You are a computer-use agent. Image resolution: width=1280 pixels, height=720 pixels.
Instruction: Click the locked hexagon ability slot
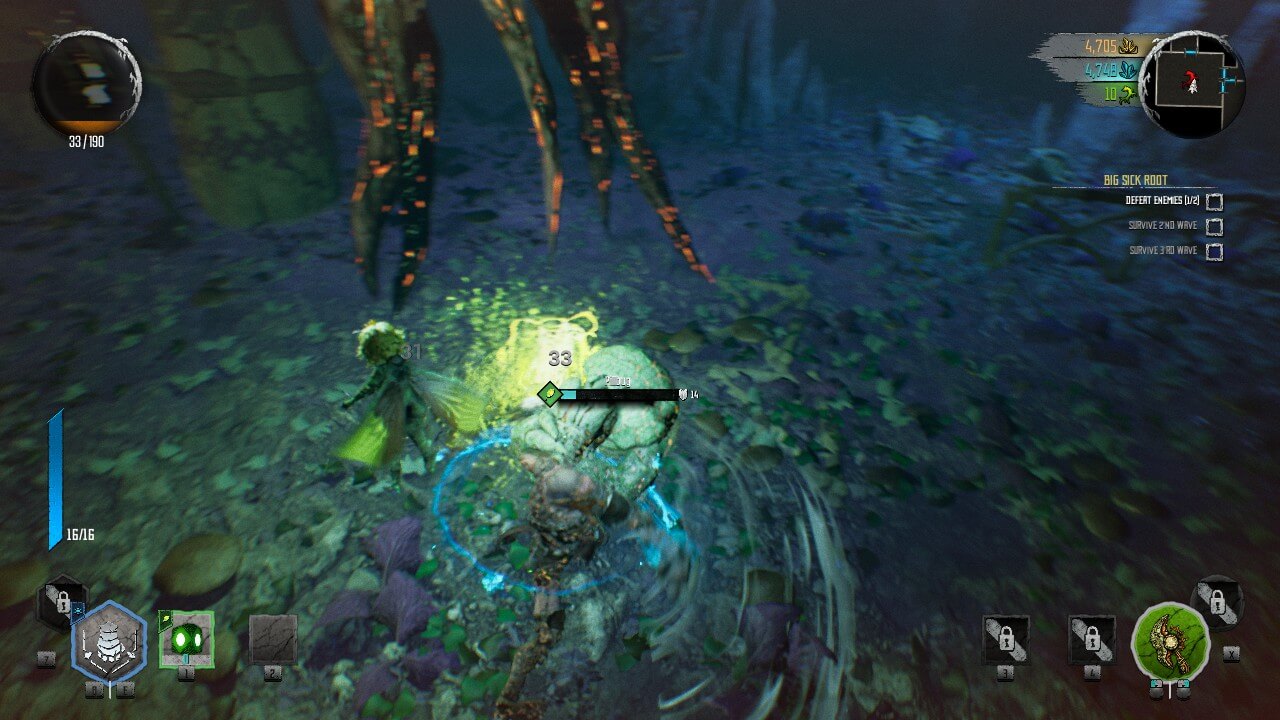point(62,603)
